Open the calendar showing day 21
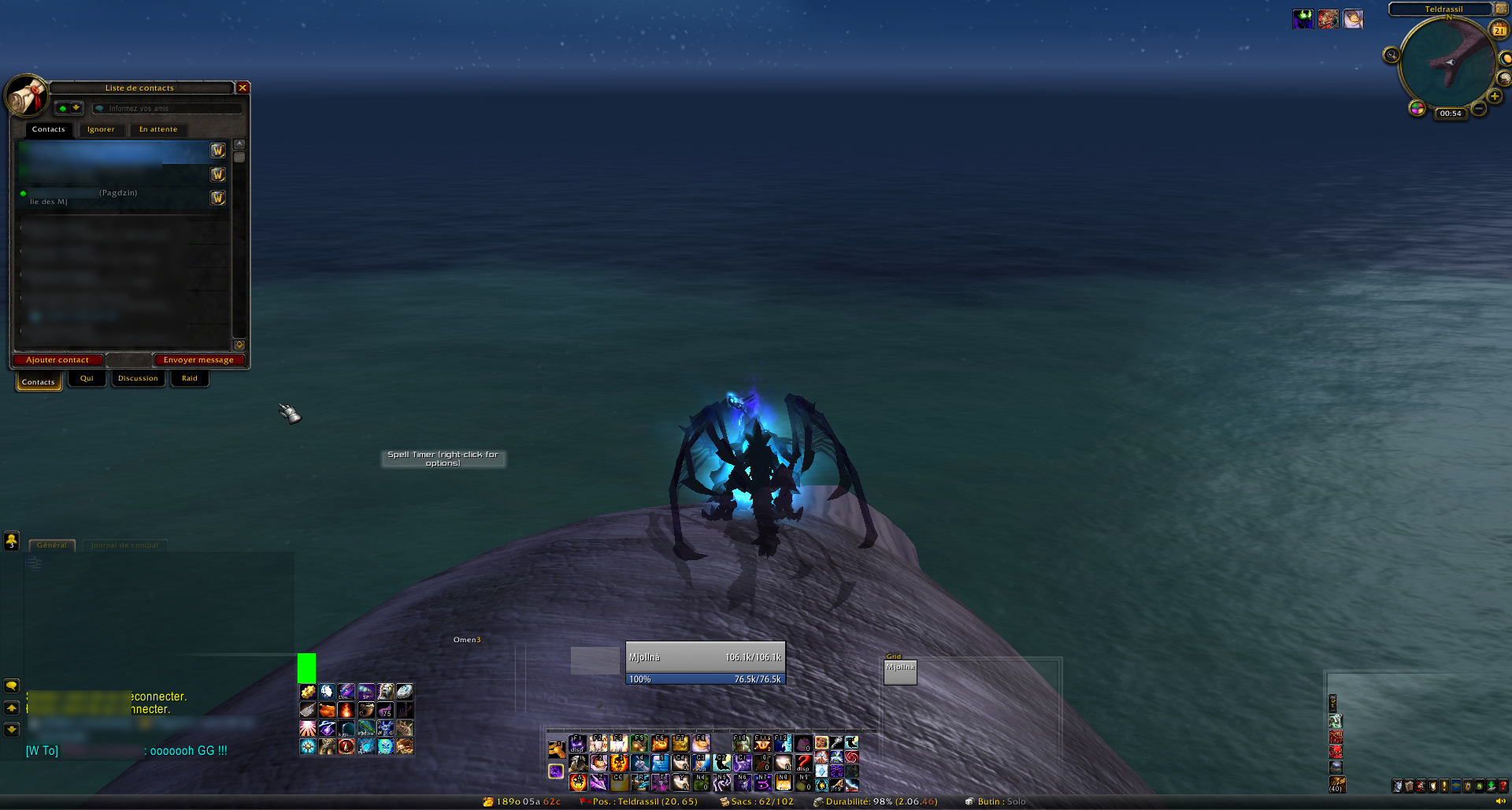Viewport: 1512px width, 810px height. point(1499,30)
